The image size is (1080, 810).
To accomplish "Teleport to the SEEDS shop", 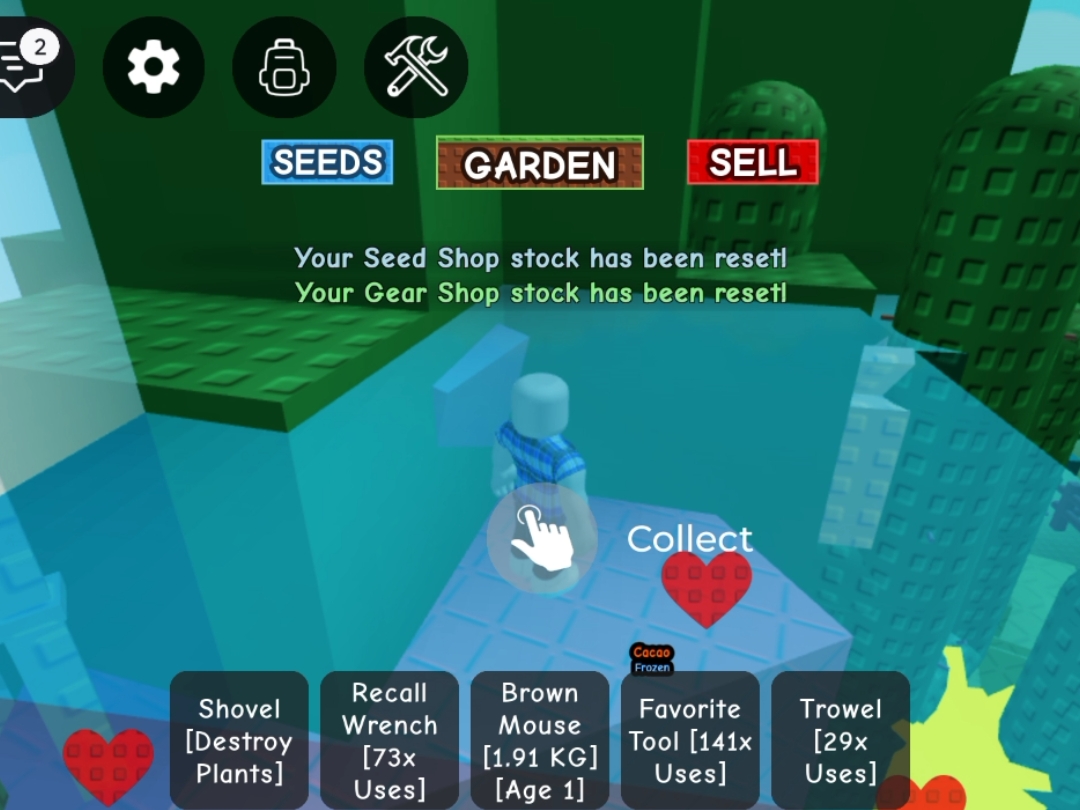I will (x=327, y=162).
